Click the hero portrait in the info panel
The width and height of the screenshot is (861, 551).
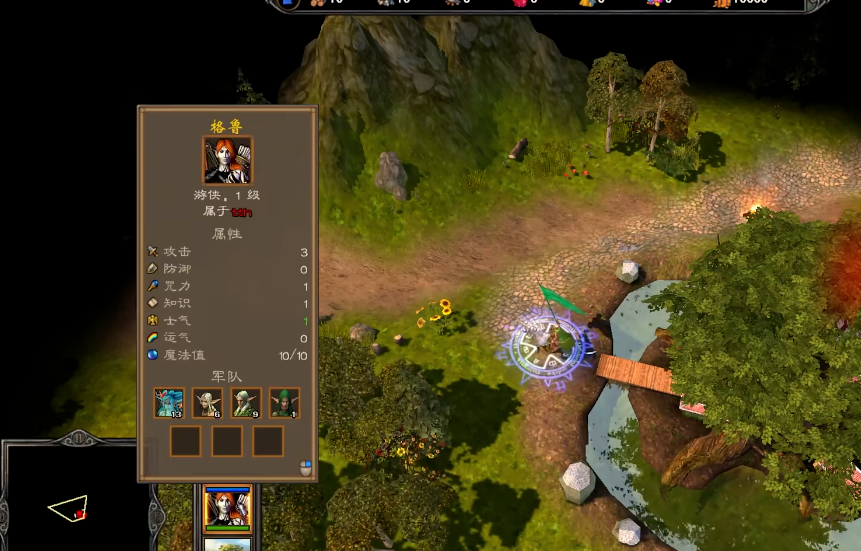pyautogui.click(x=227, y=161)
